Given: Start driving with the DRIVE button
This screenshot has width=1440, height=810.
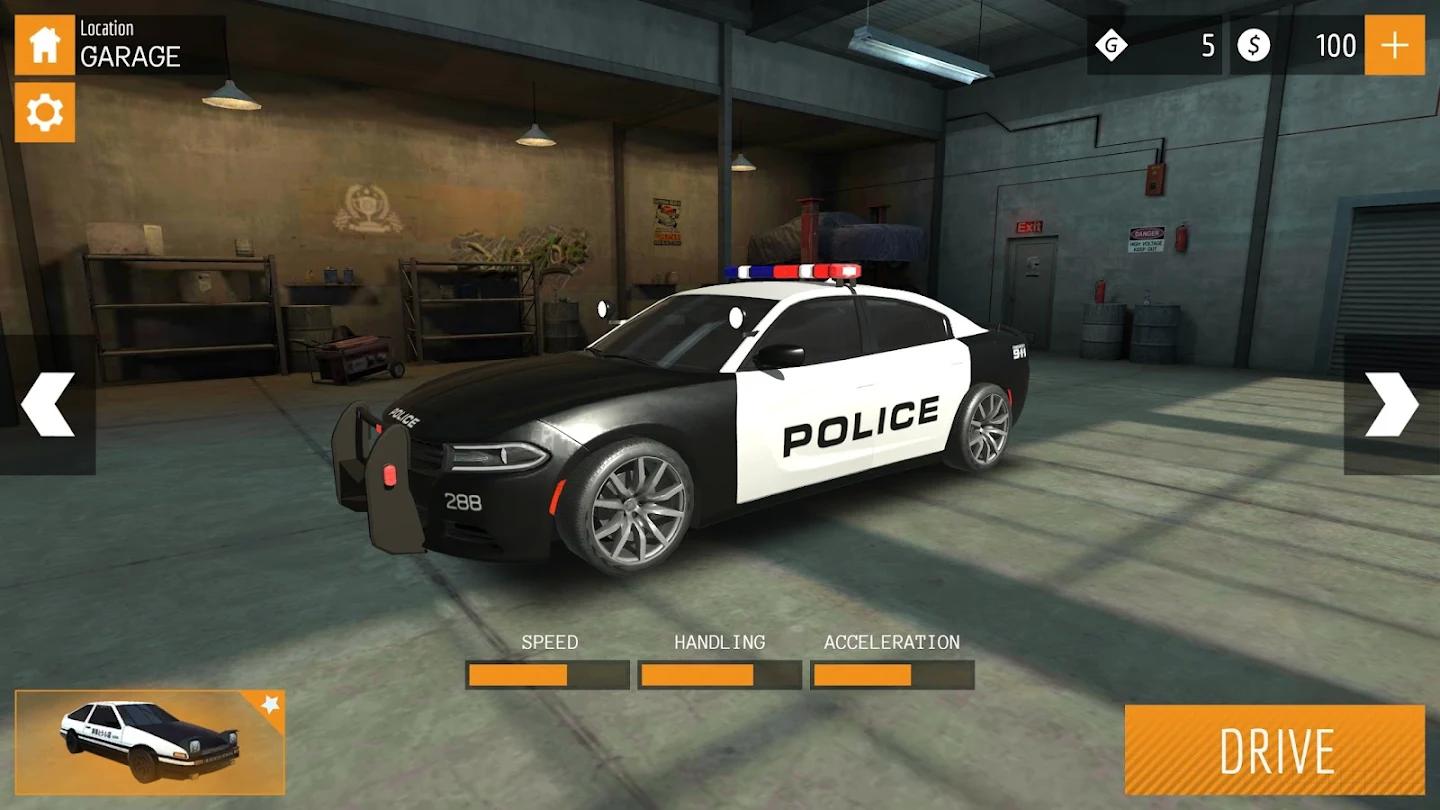Looking at the screenshot, I should coord(1274,750).
